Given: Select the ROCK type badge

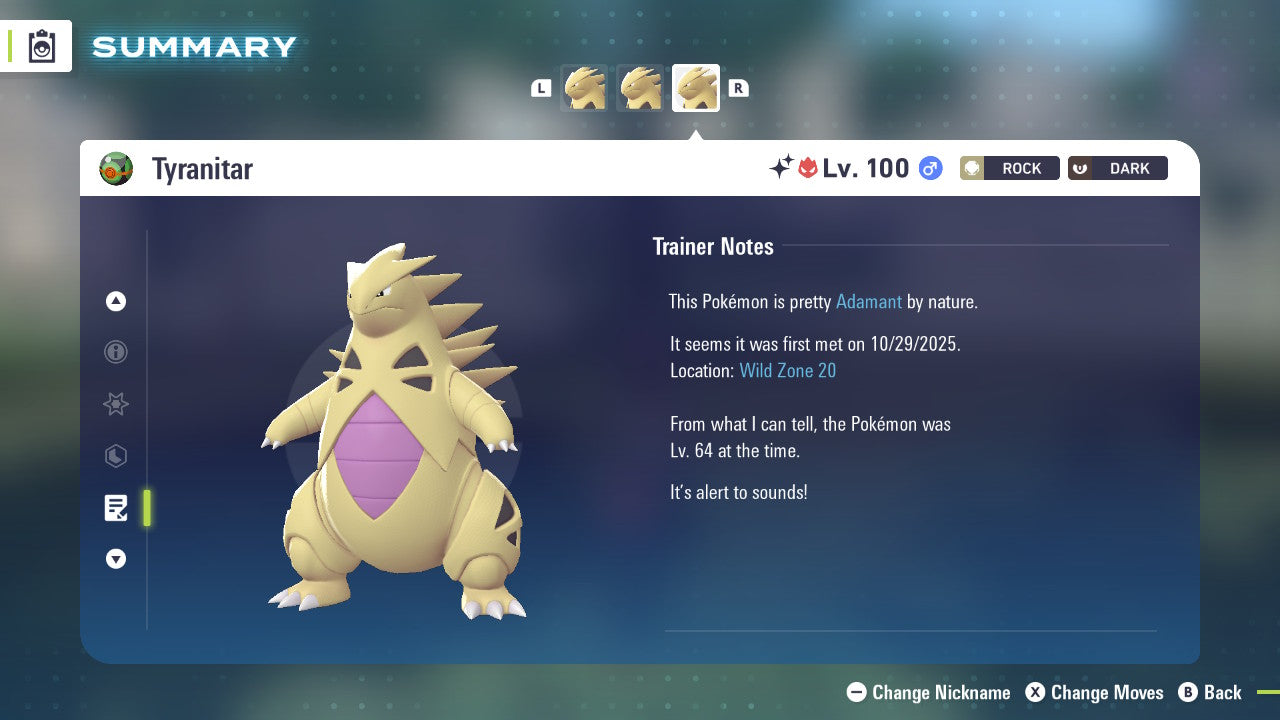Looking at the screenshot, I should click(1009, 168).
